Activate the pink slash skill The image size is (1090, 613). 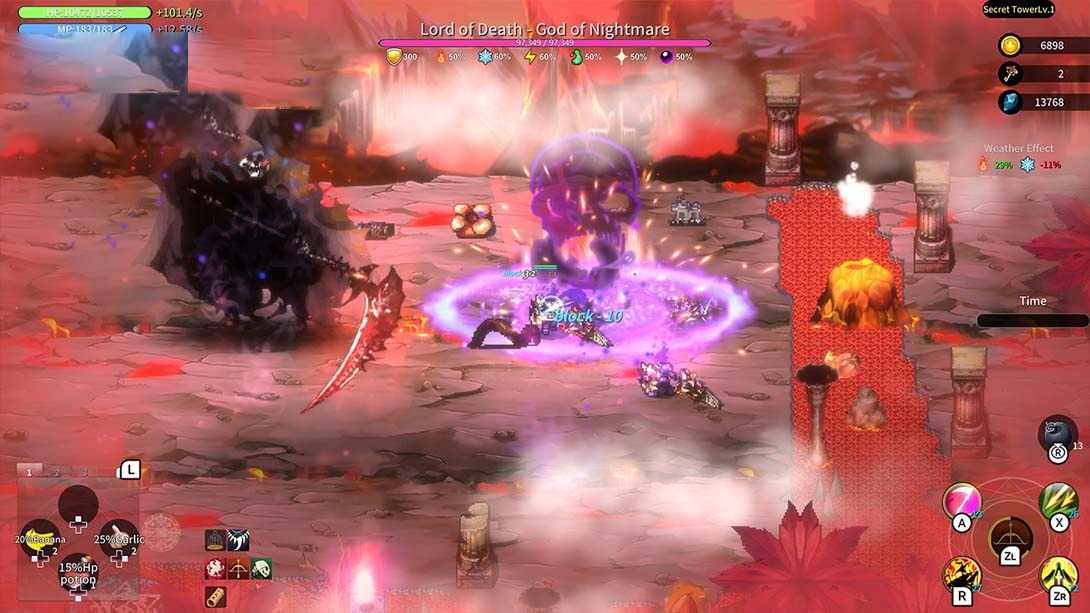point(962,502)
